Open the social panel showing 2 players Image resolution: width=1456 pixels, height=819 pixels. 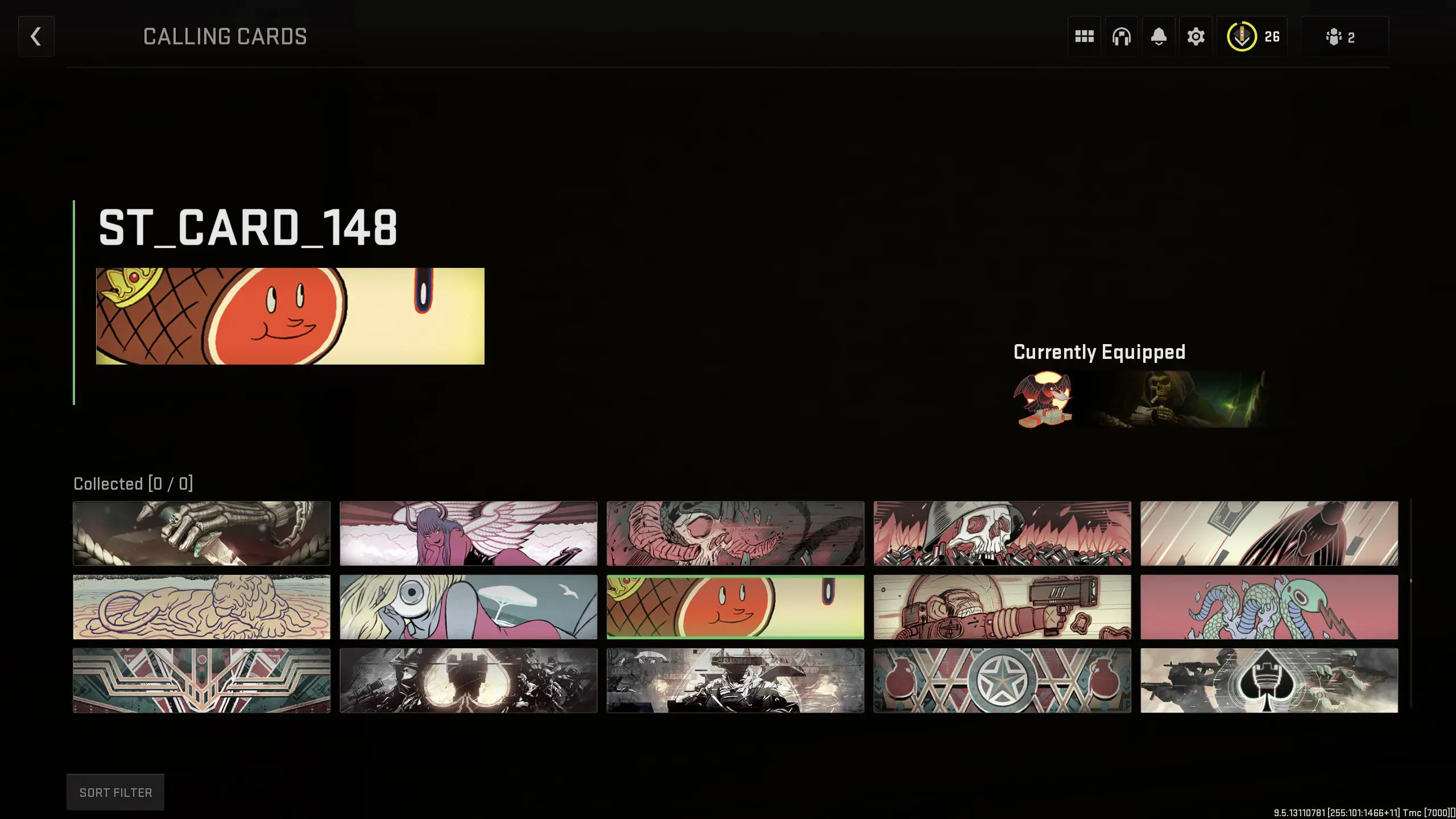[1342, 36]
